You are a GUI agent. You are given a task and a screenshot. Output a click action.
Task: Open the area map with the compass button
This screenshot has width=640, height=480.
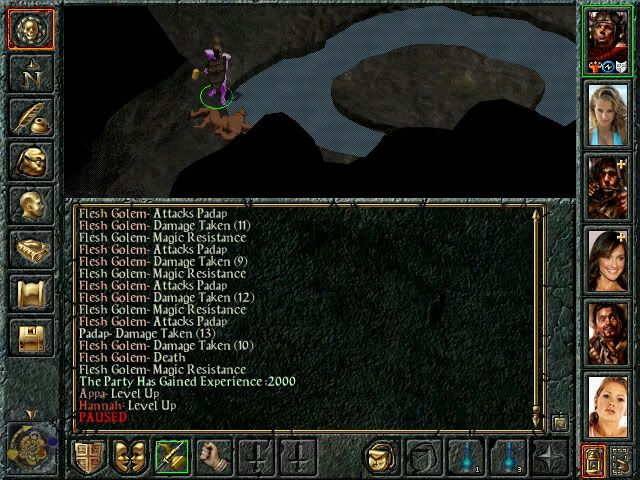tap(29, 73)
